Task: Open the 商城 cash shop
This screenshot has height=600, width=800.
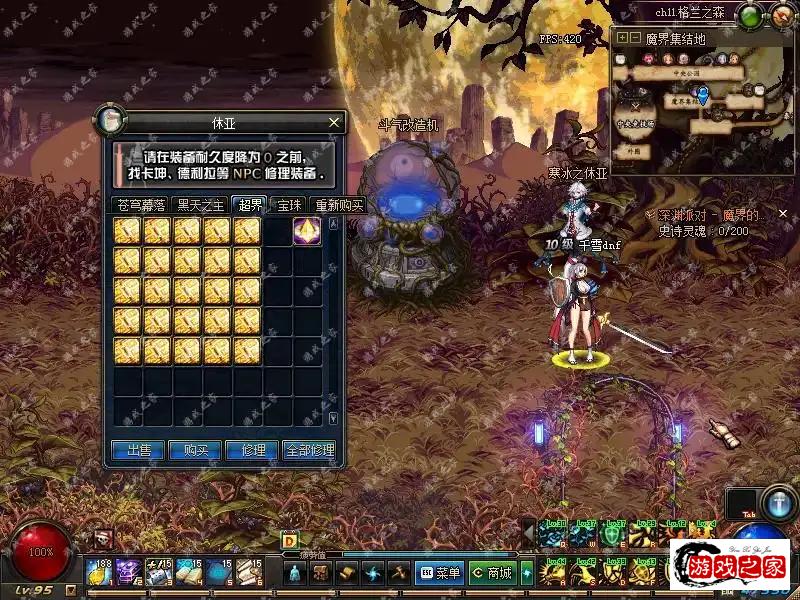Action: coord(492,573)
